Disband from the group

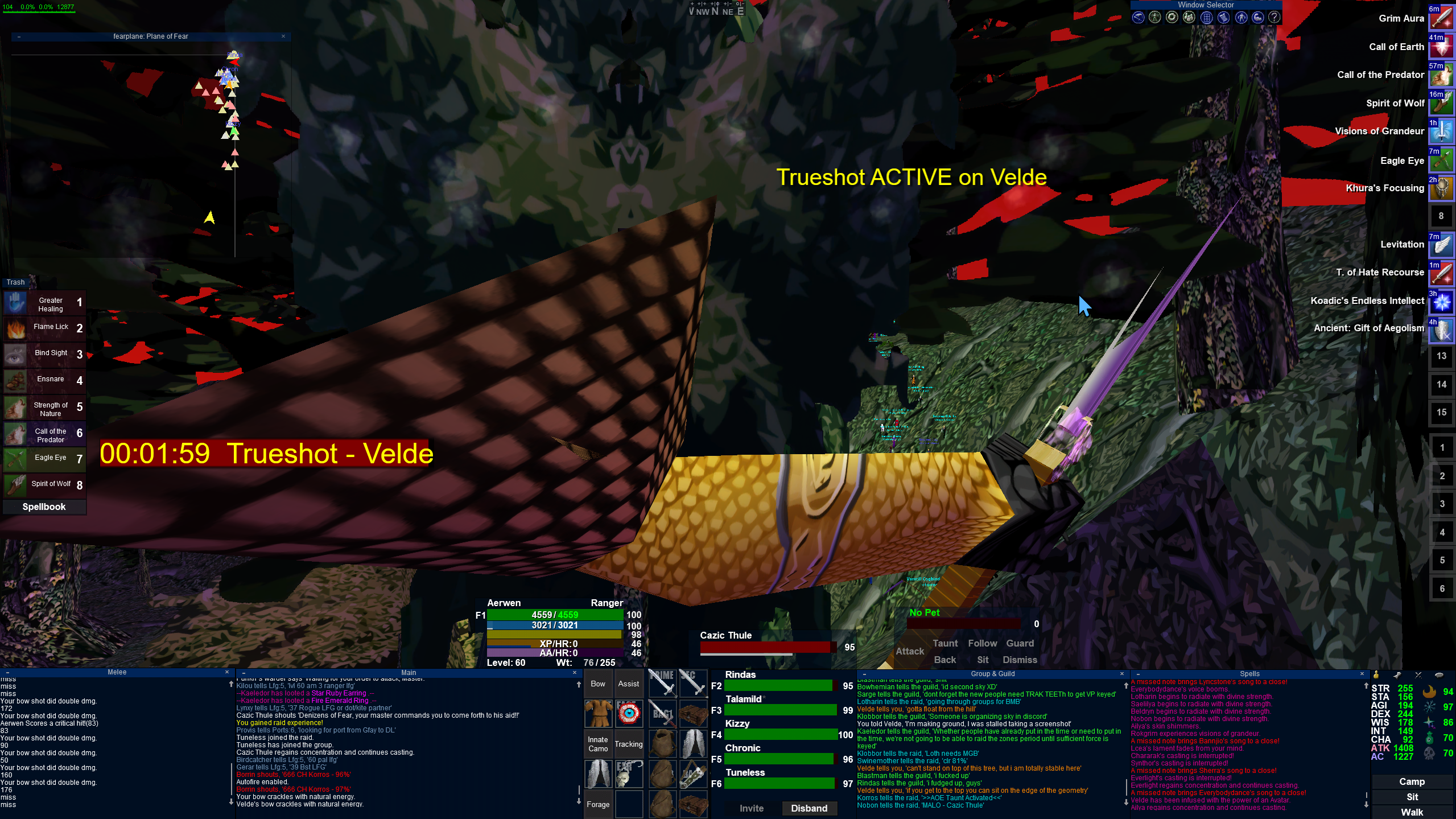click(809, 808)
